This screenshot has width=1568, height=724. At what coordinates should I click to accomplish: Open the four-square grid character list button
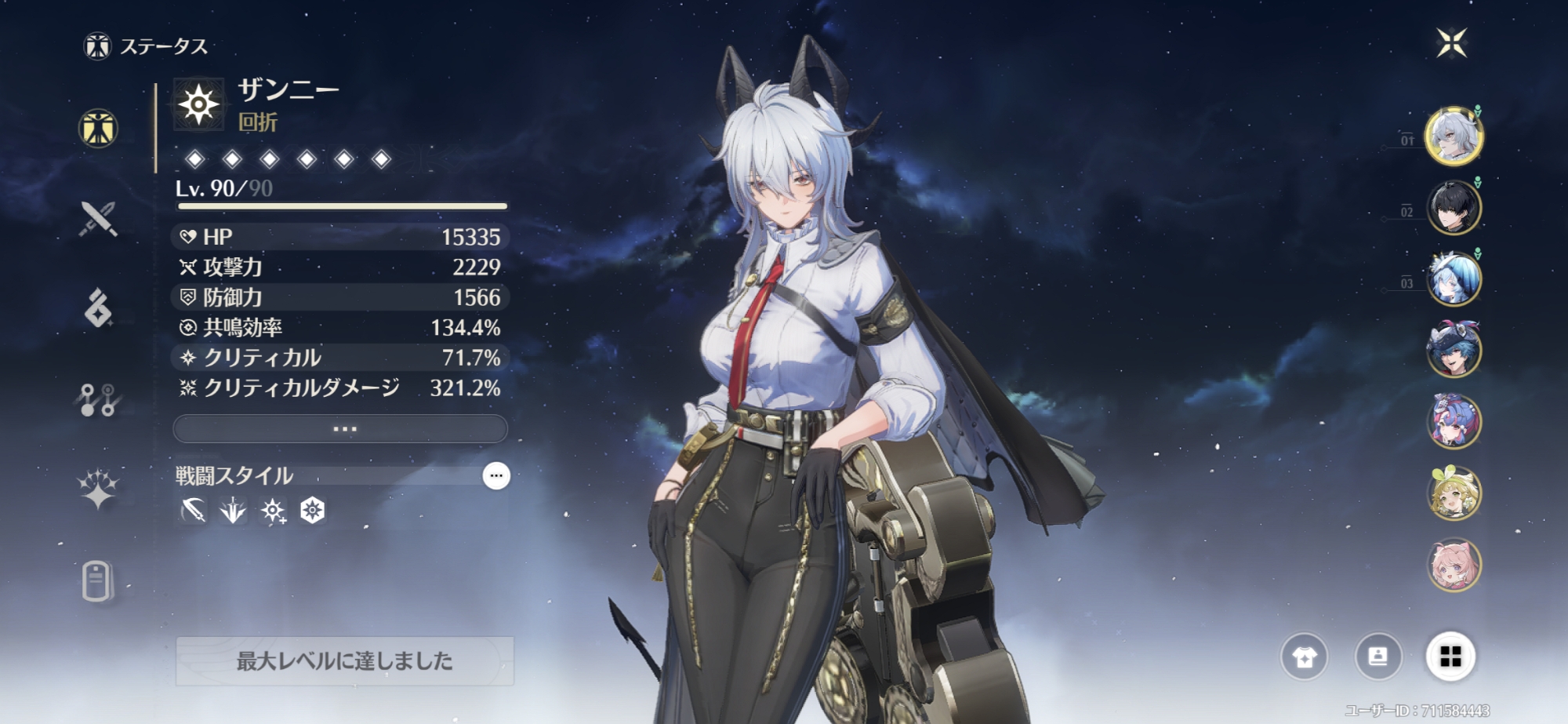1450,657
